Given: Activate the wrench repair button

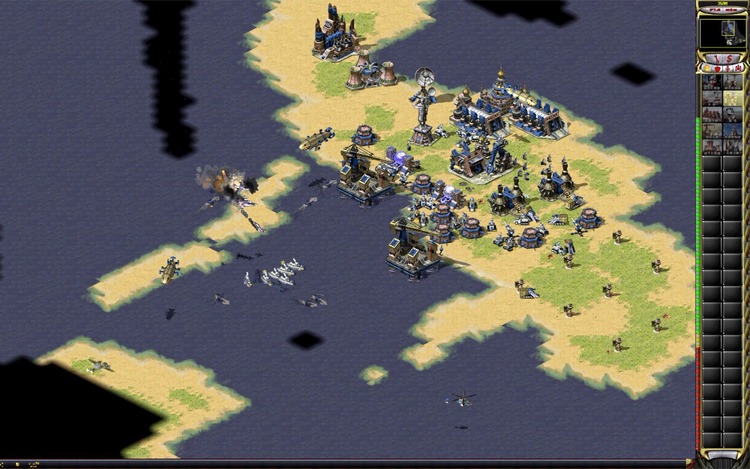Looking at the screenshot, I should click(716, 58).
